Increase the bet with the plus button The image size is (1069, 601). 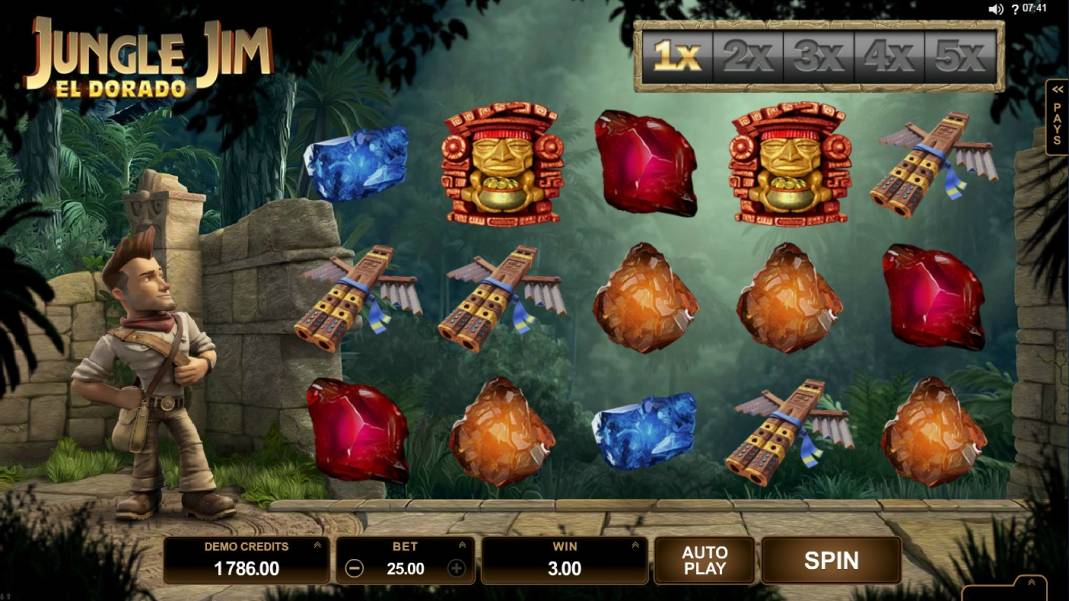click(457, 569)
